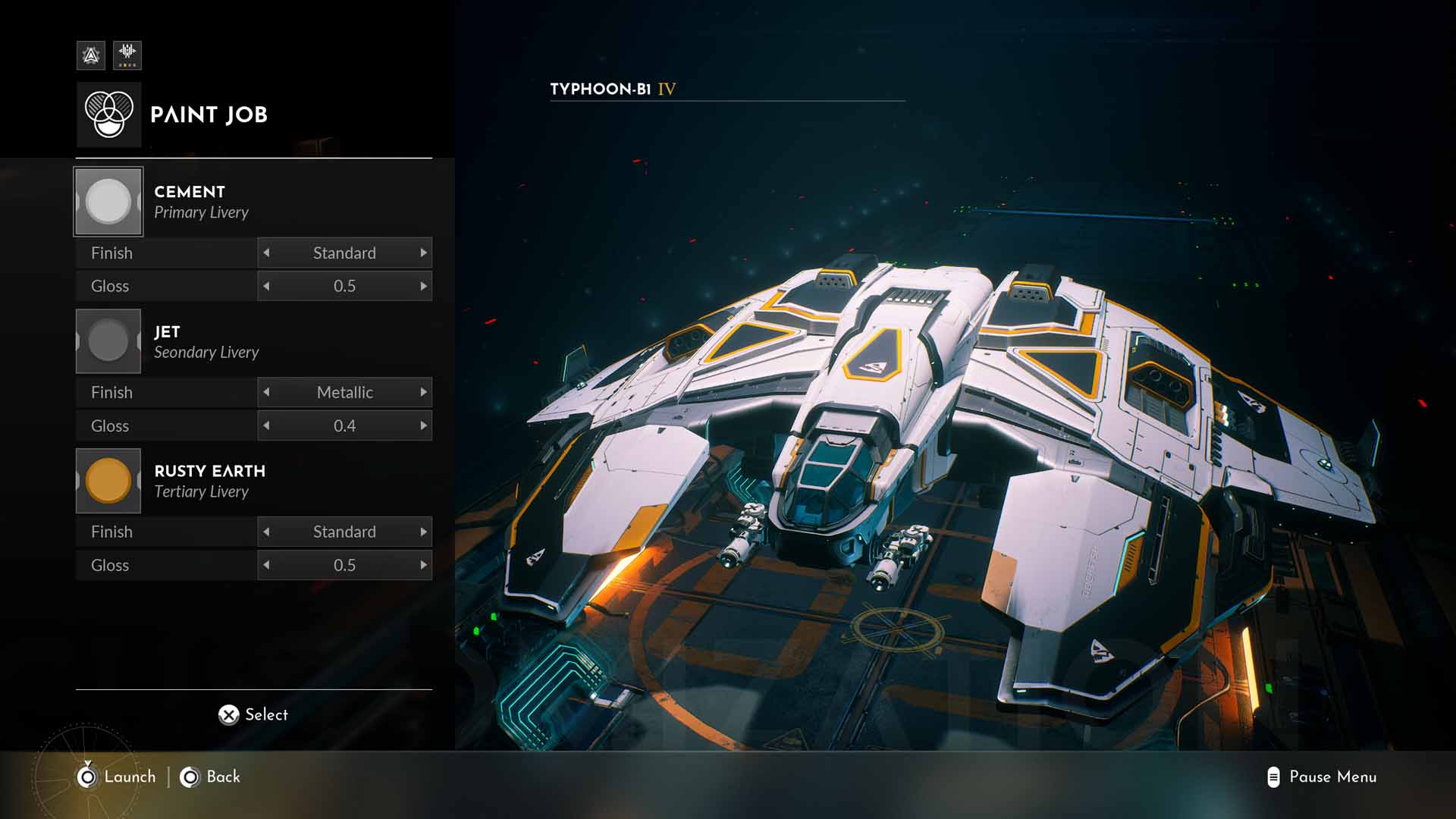Open the Cement Finish right arrow
This screenshot has height=819, width=1456.
pyautogui.click(x=423, y=253)
